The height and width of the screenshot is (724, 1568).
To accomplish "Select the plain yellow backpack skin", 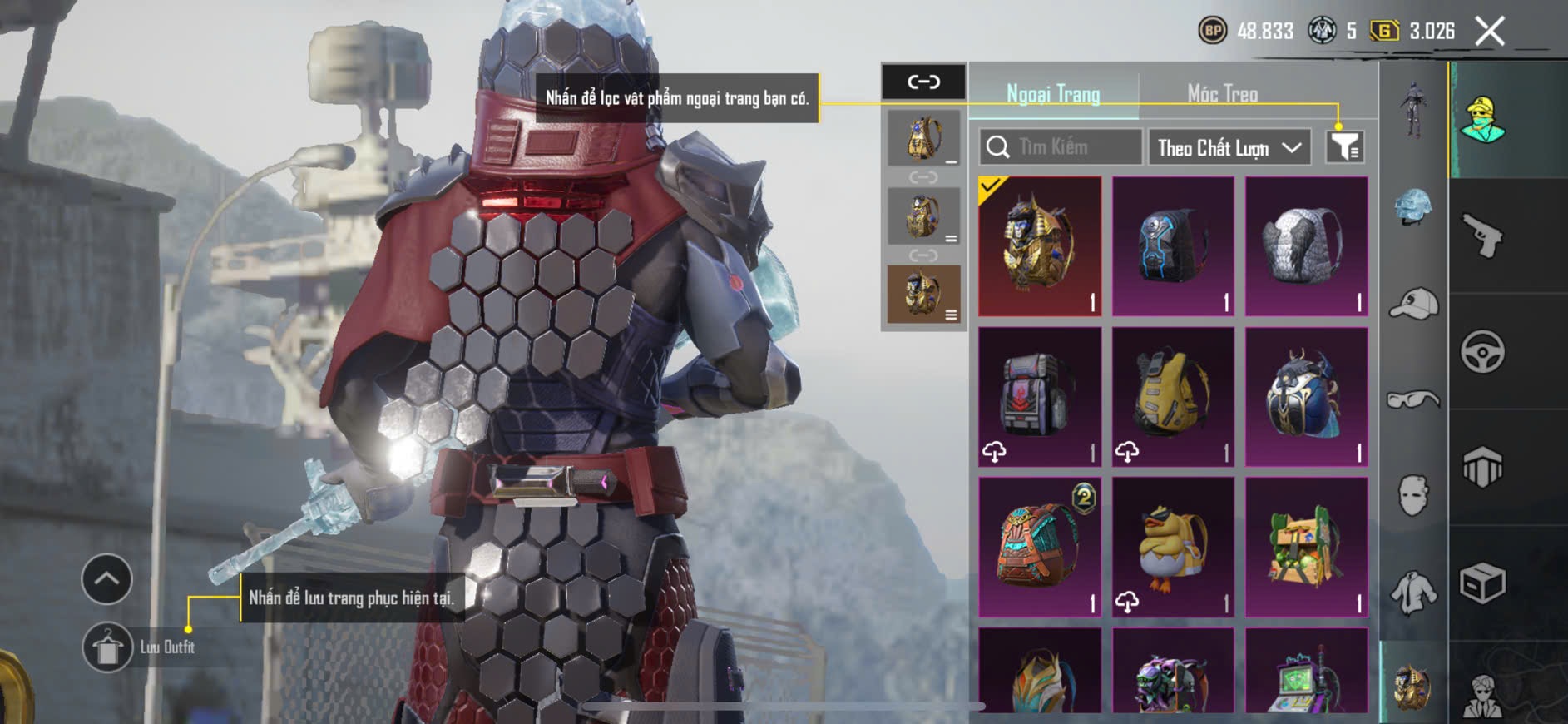I will [x=1173, y=396].
